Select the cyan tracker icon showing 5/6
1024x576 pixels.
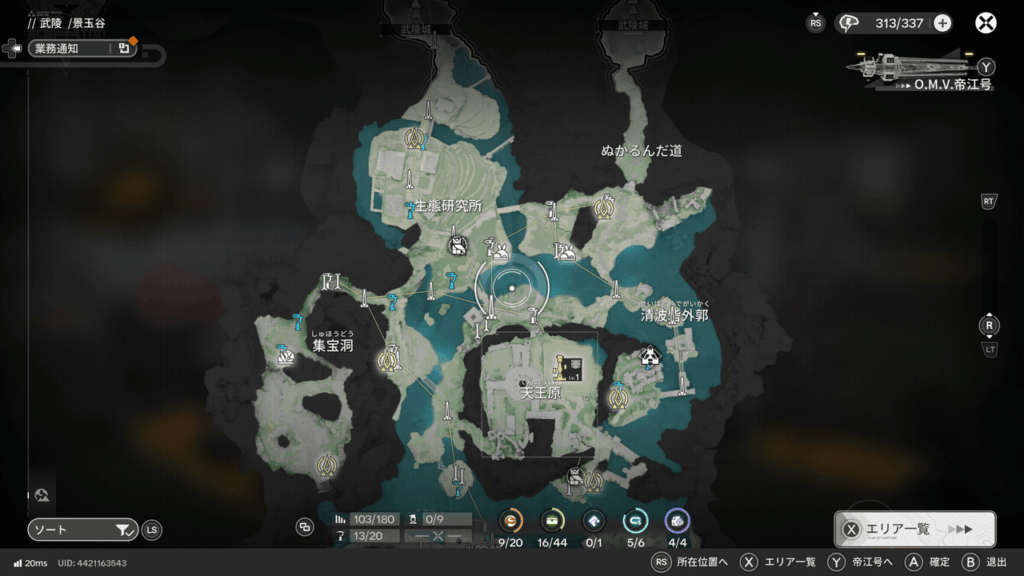pyautogui.click(x=635, y=521)
